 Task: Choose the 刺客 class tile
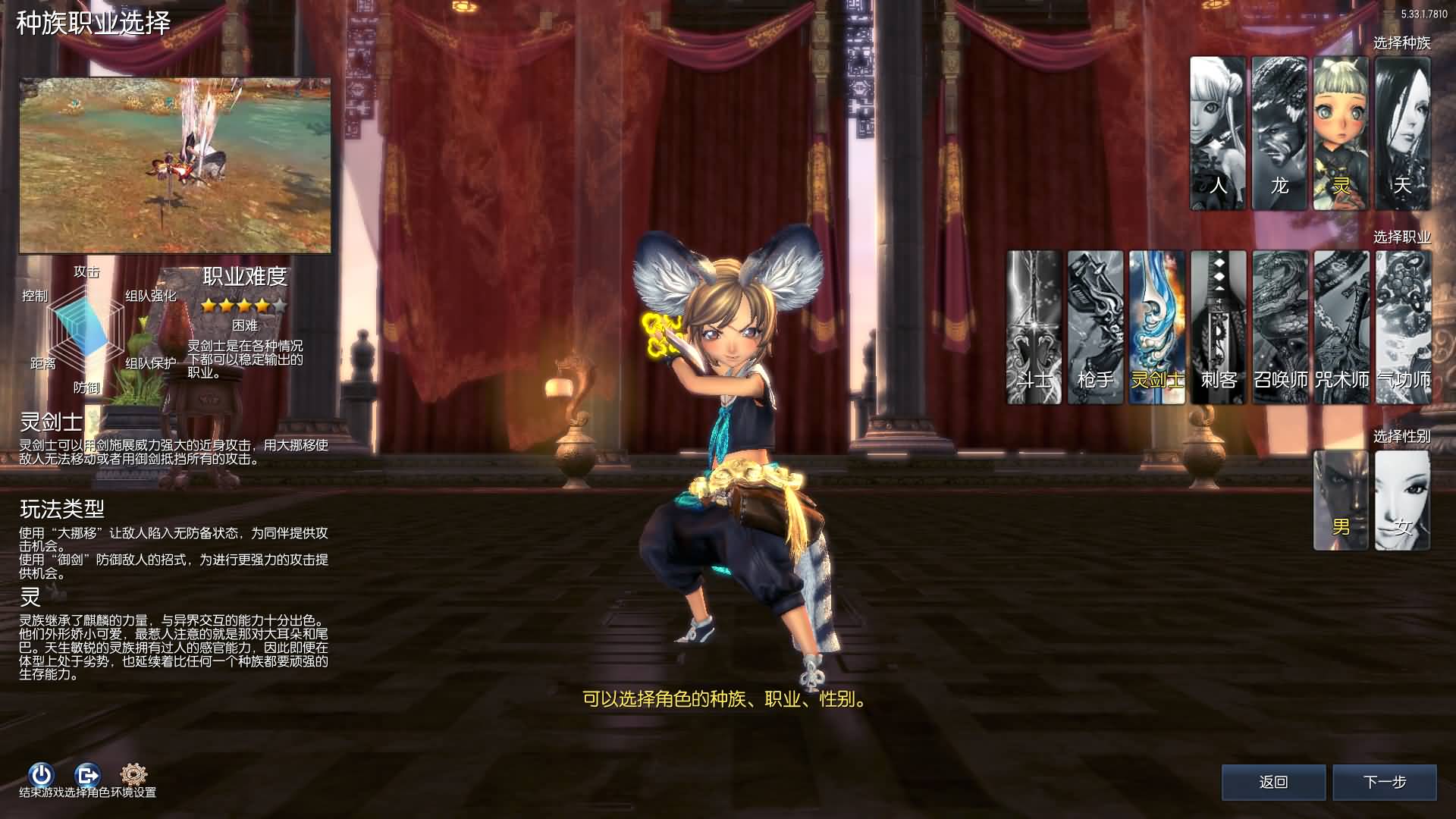tap(1218, 327)
